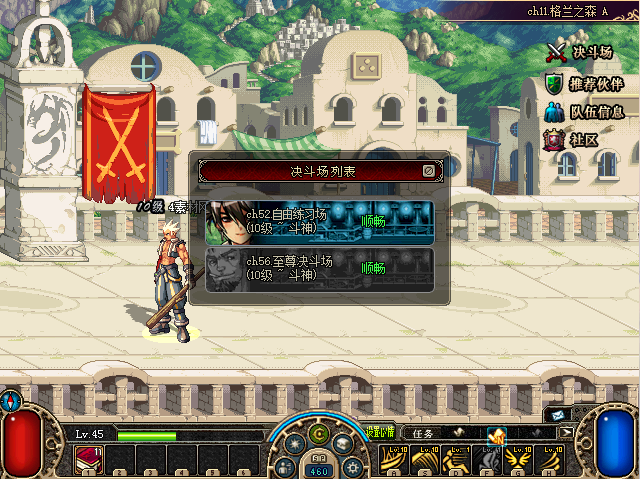Open the mail envelope icon
640x479 pixels.
[556, 415]
